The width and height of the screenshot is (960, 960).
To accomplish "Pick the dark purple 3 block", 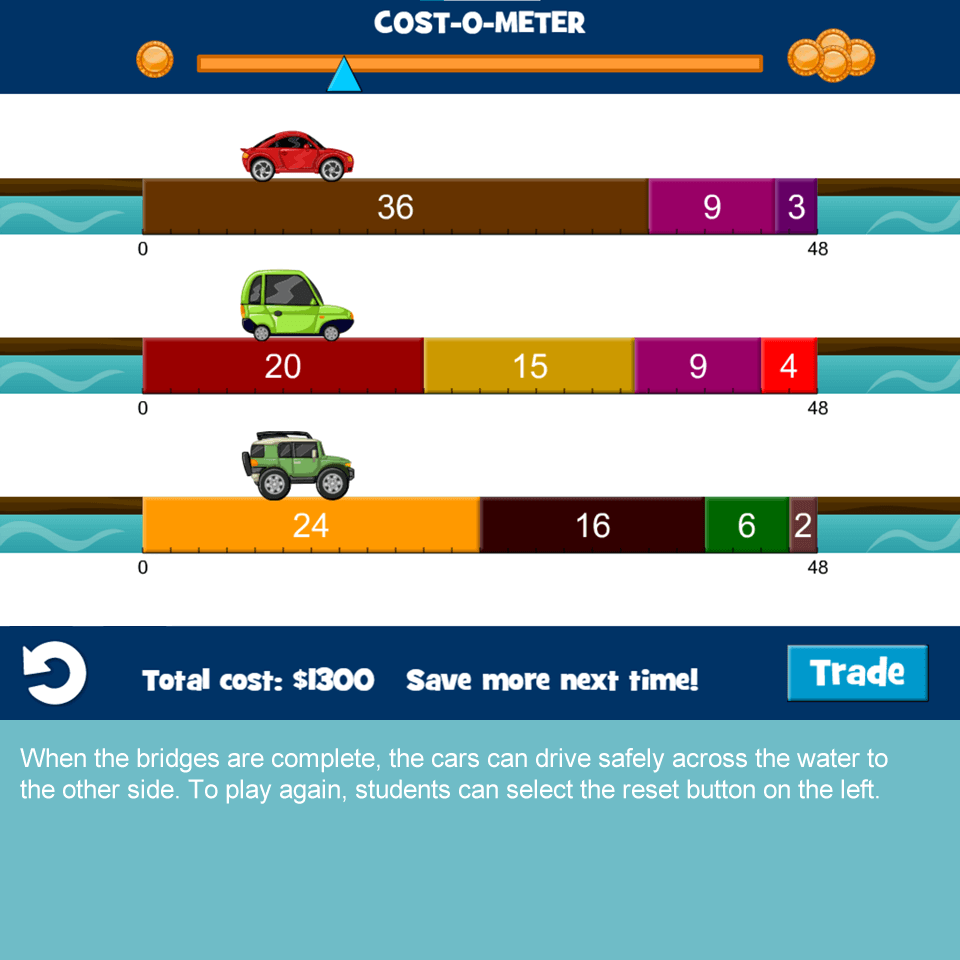I will 796,207.
